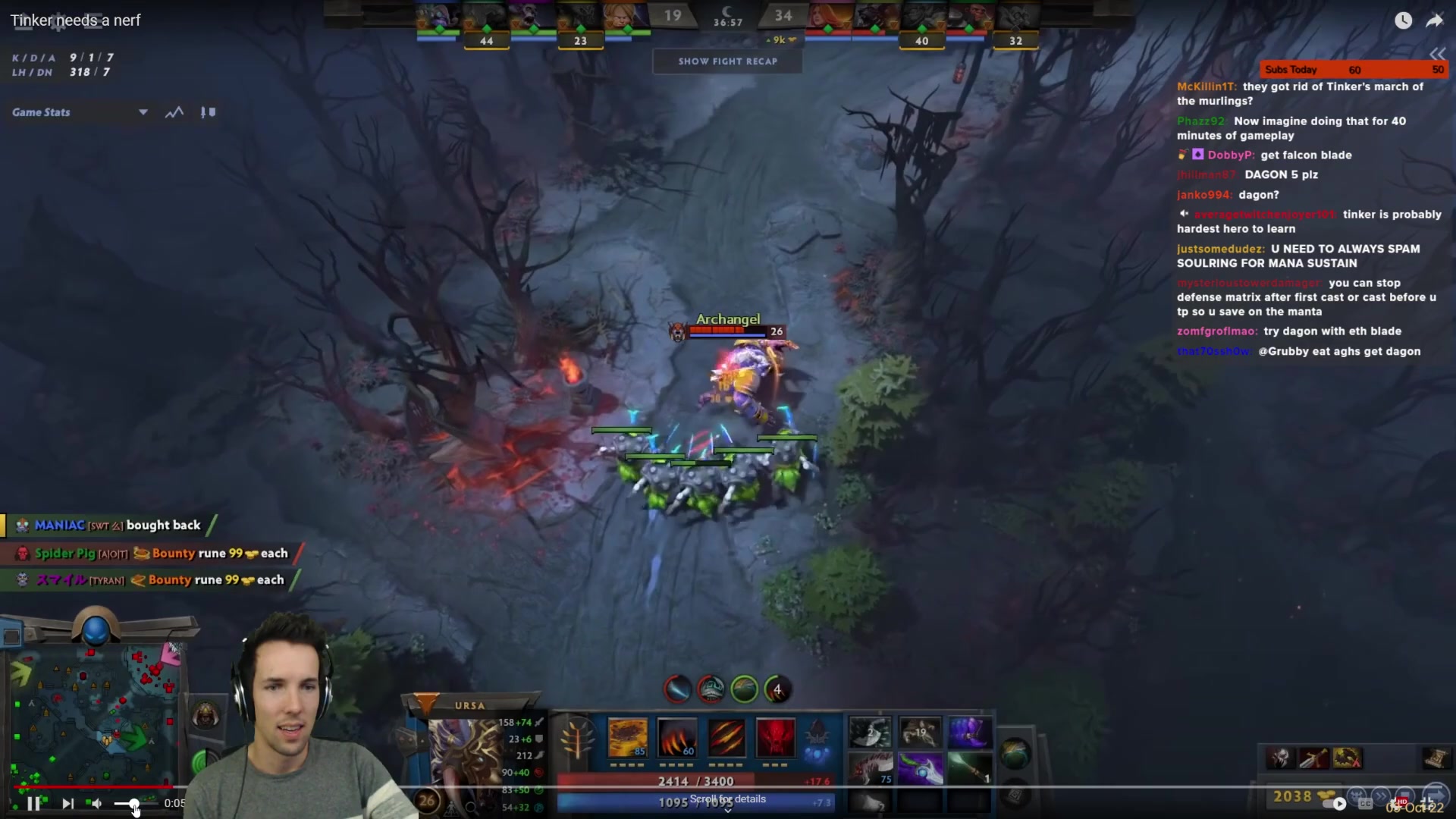Open the net worth graph icon

pyautogui.click(x=174, y=112)
